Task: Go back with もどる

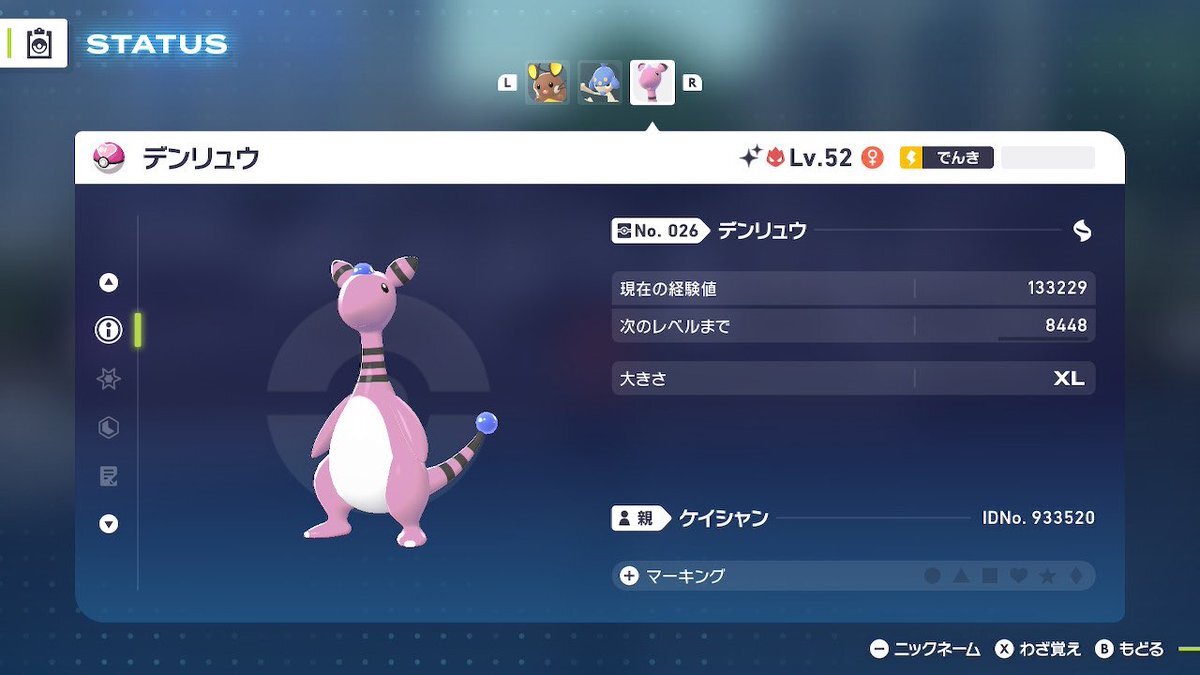Action: (1129, 649)
